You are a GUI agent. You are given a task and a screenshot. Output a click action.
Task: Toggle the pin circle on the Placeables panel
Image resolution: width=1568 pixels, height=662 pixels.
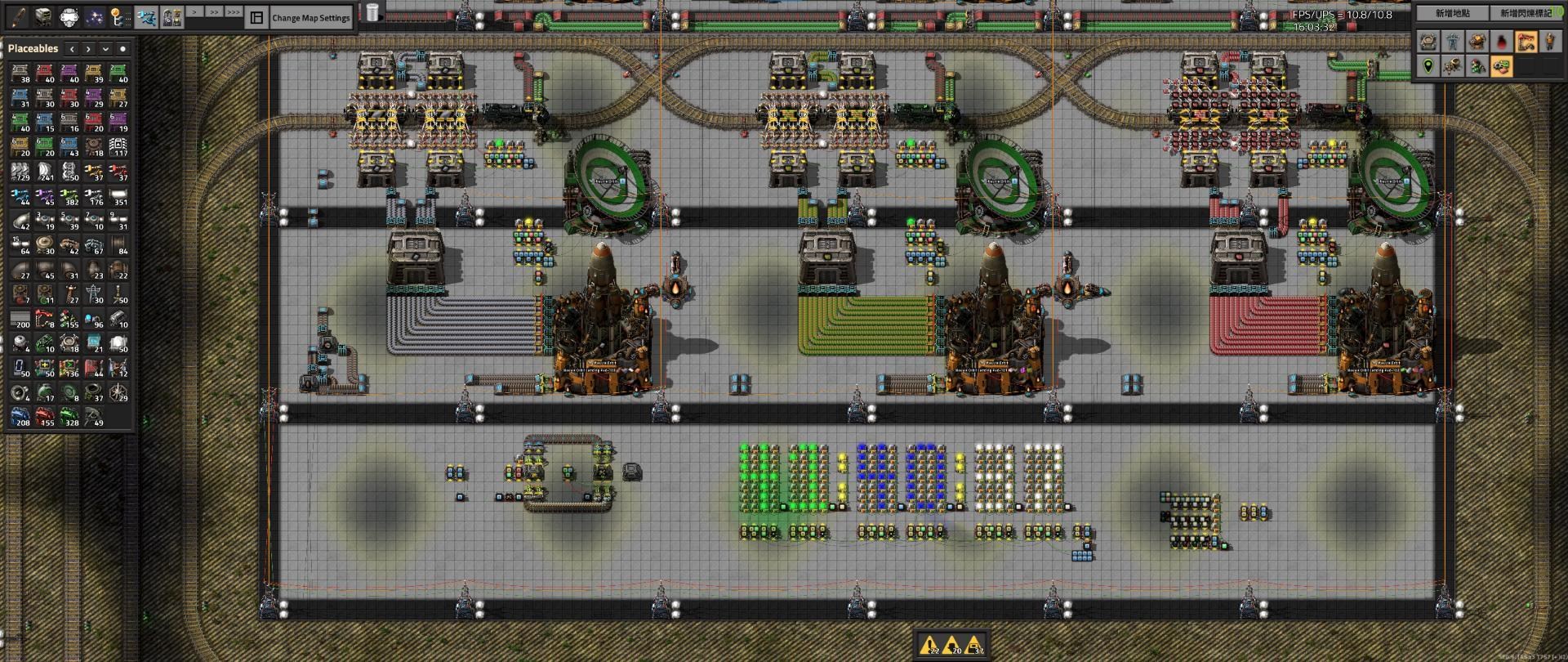click(x=124, y=49)
